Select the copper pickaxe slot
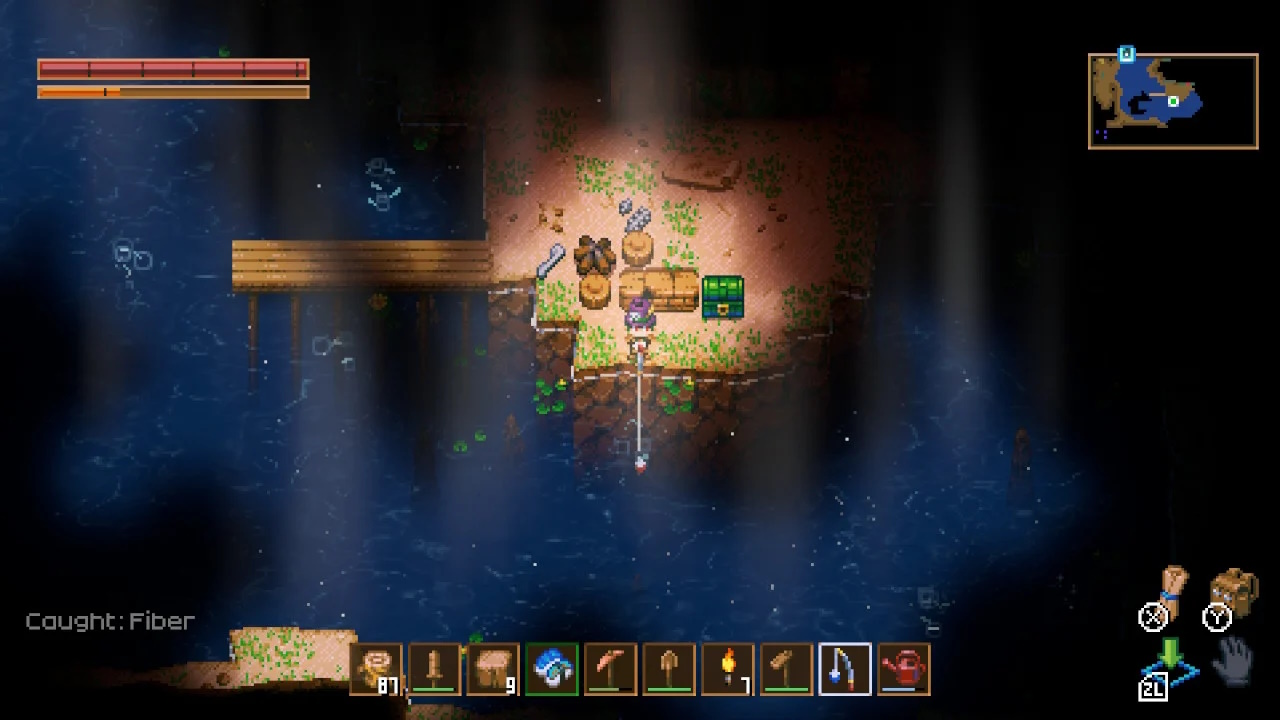1280x720 pixels. tap(610, 669)
